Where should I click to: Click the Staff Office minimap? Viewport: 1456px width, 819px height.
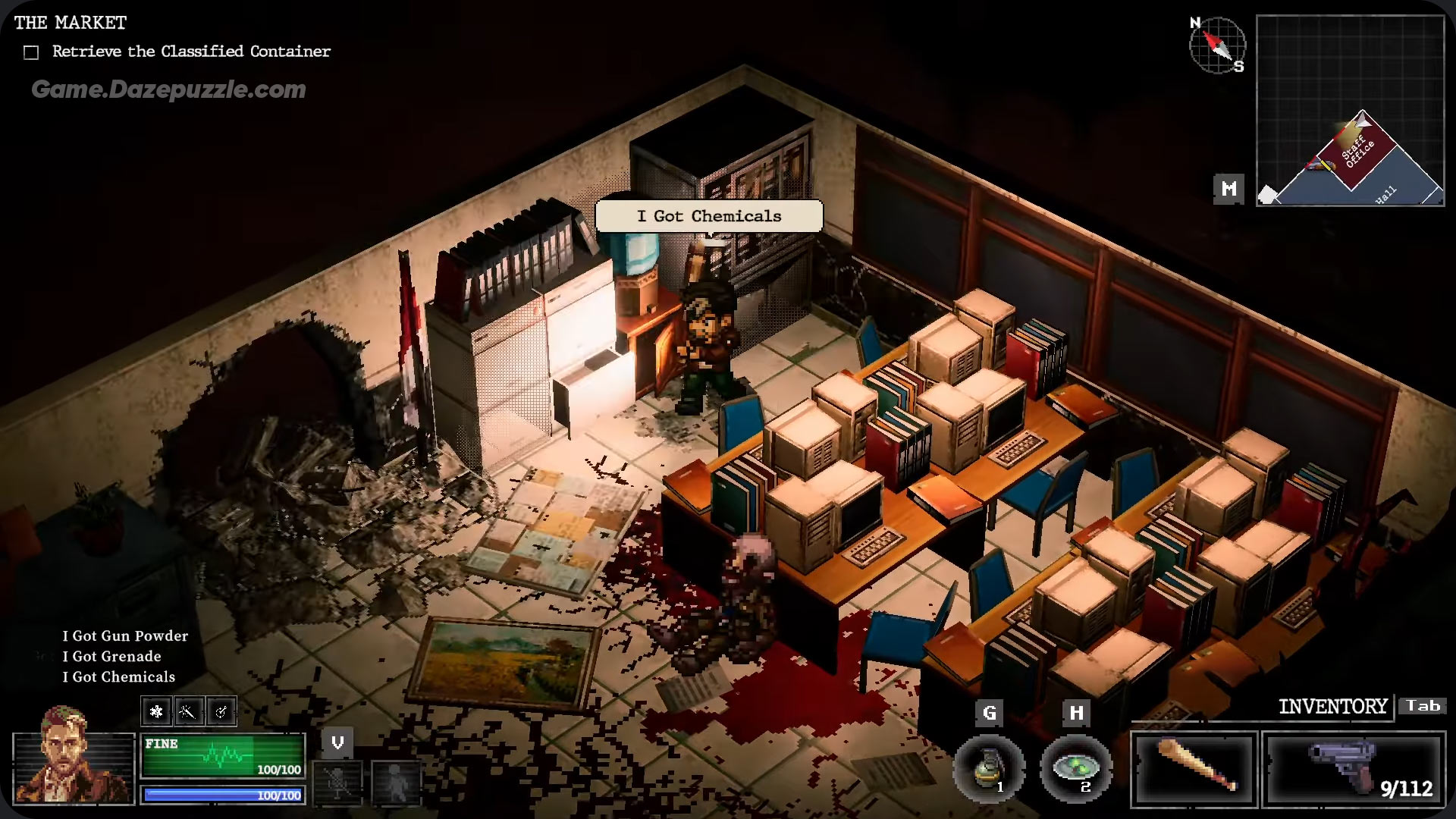[1350, 111]
